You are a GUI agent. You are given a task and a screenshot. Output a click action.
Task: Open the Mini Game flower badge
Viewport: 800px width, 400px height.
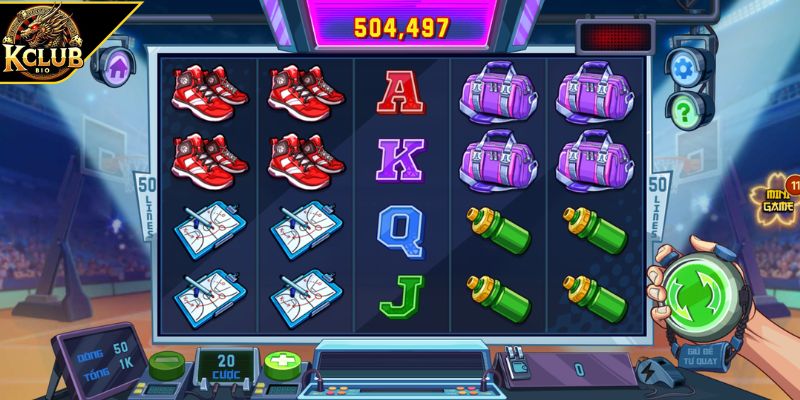776,199
